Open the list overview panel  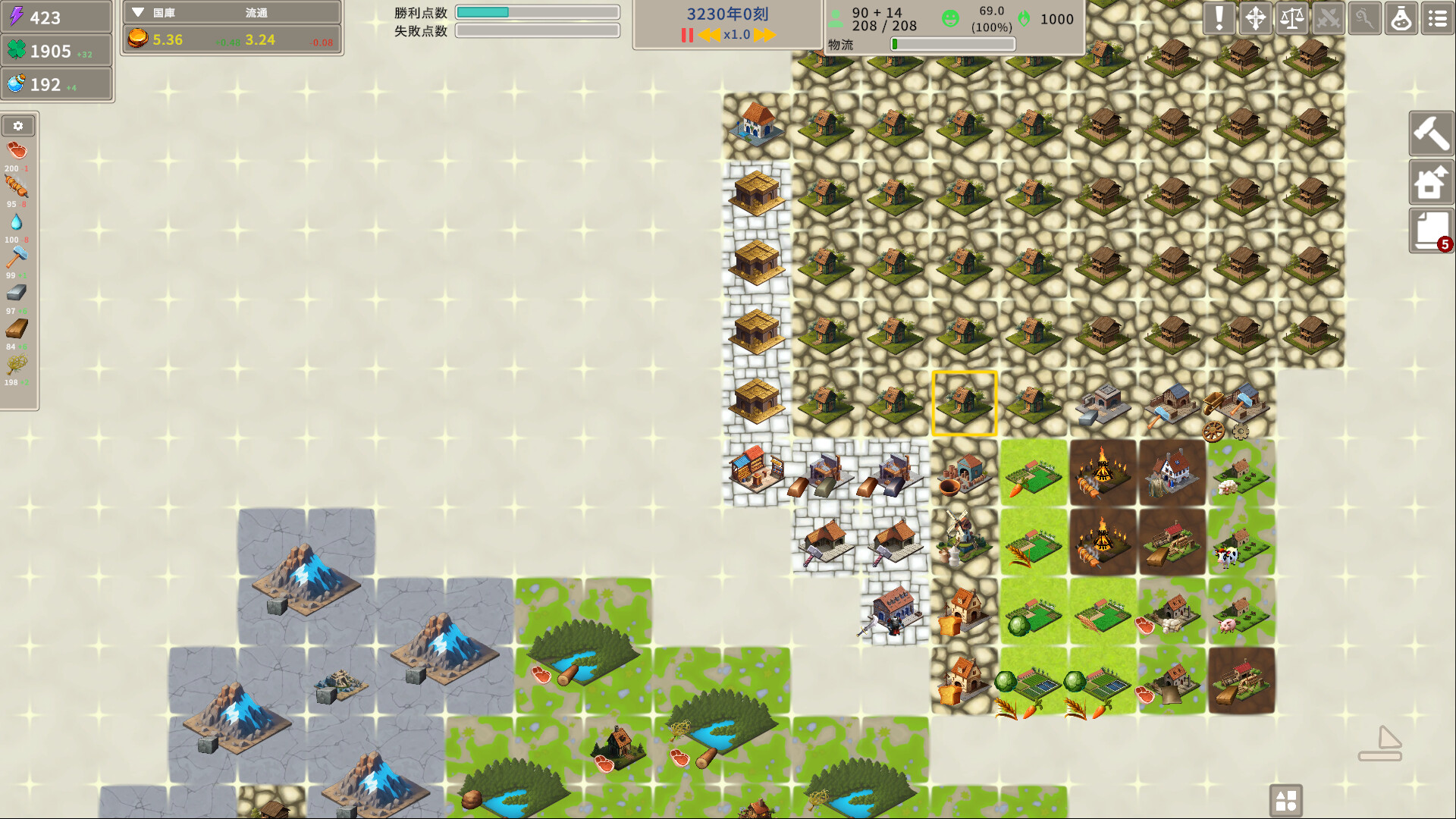1437,18
